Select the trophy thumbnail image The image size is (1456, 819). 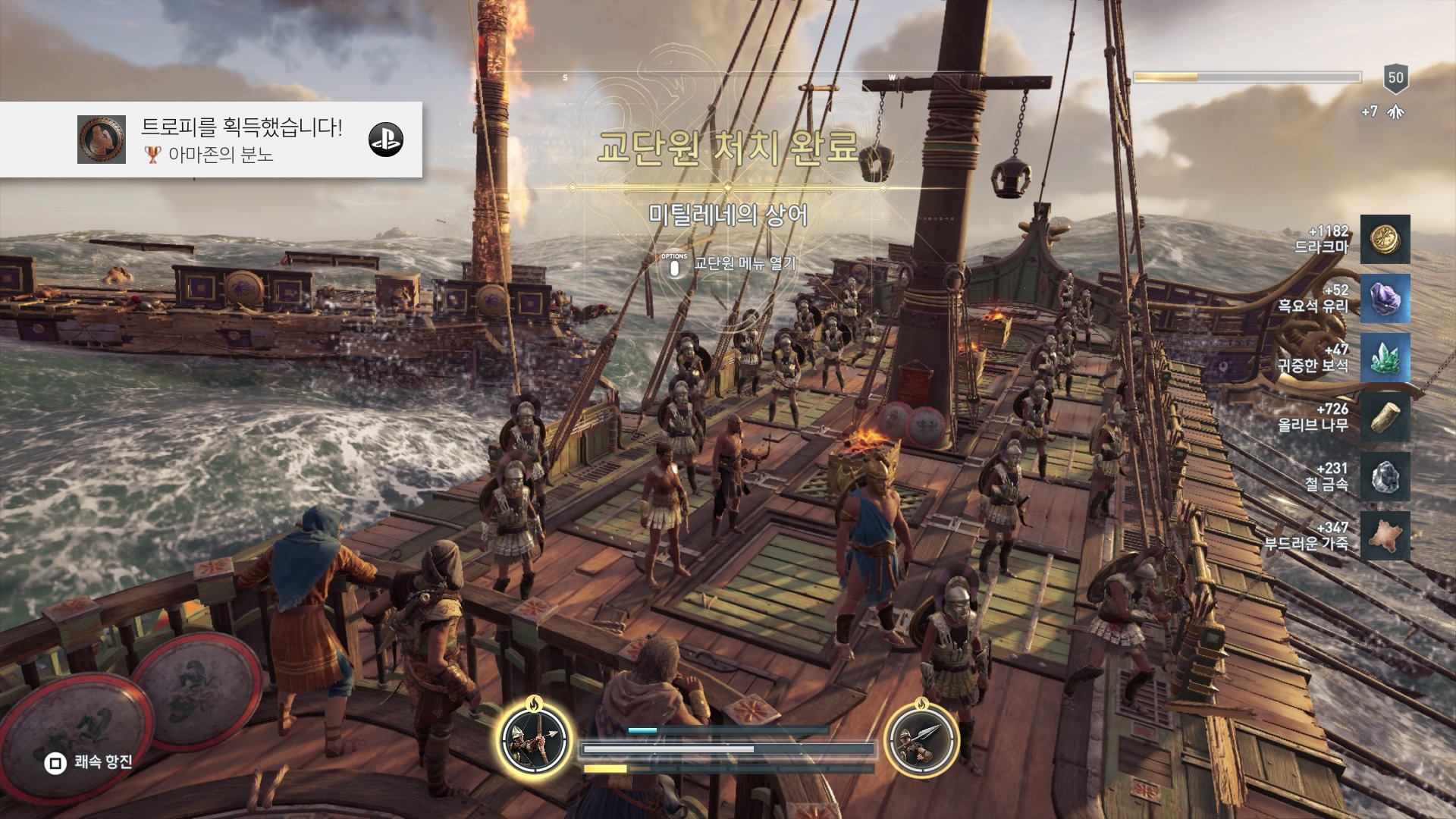102,140
